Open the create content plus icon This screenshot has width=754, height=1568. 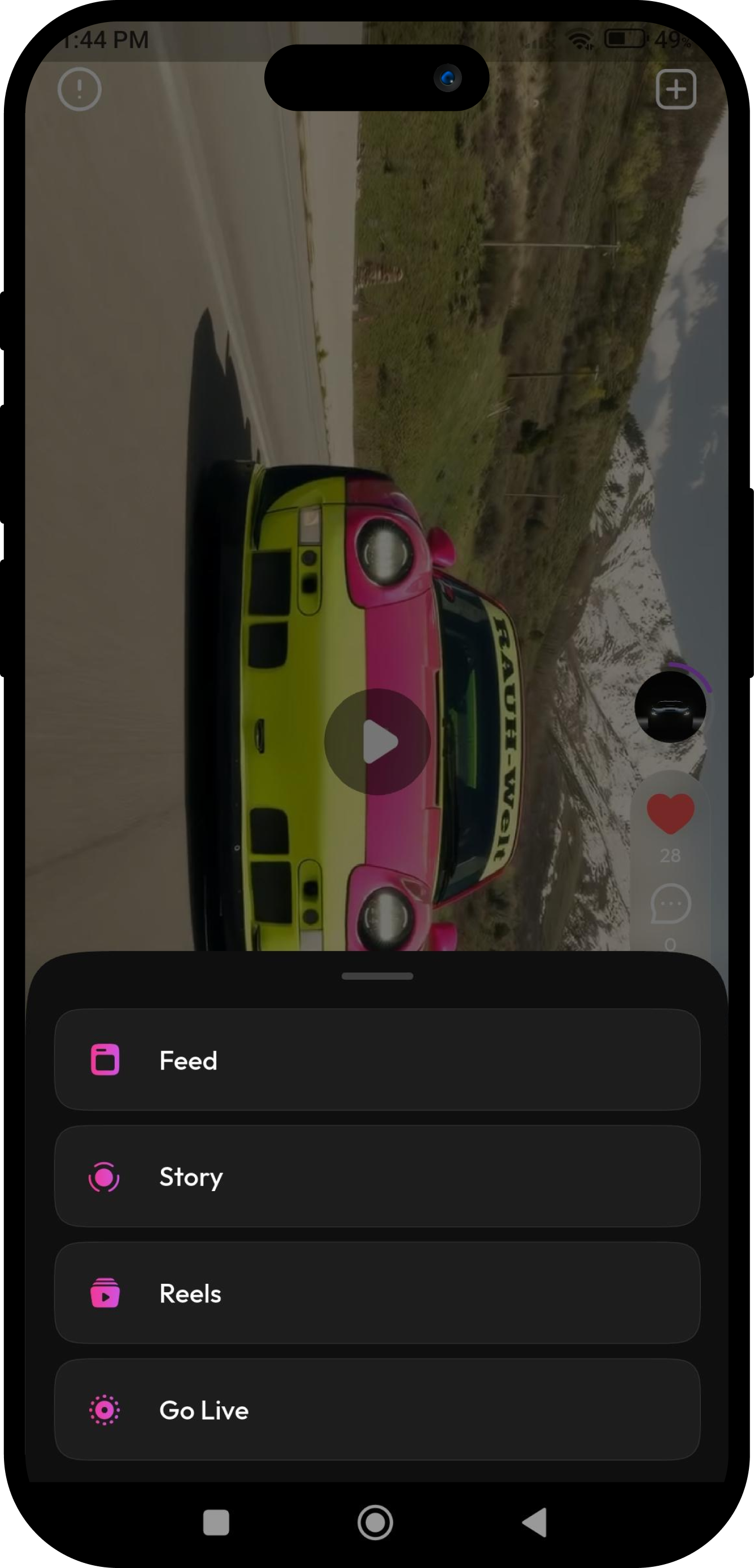[x=677, y=89]
